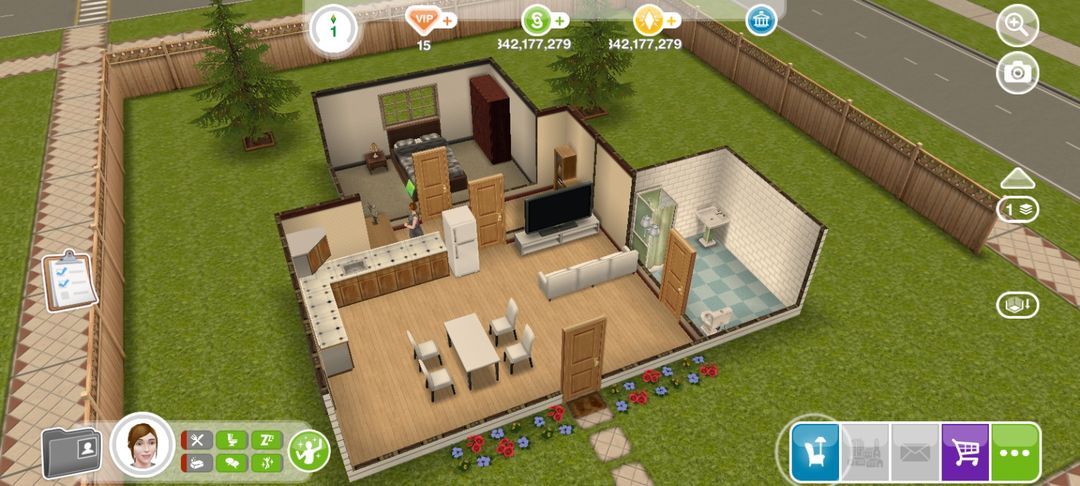Click the hygiene need soap icon
This screenshot has height=486, width=1080.
199,463
